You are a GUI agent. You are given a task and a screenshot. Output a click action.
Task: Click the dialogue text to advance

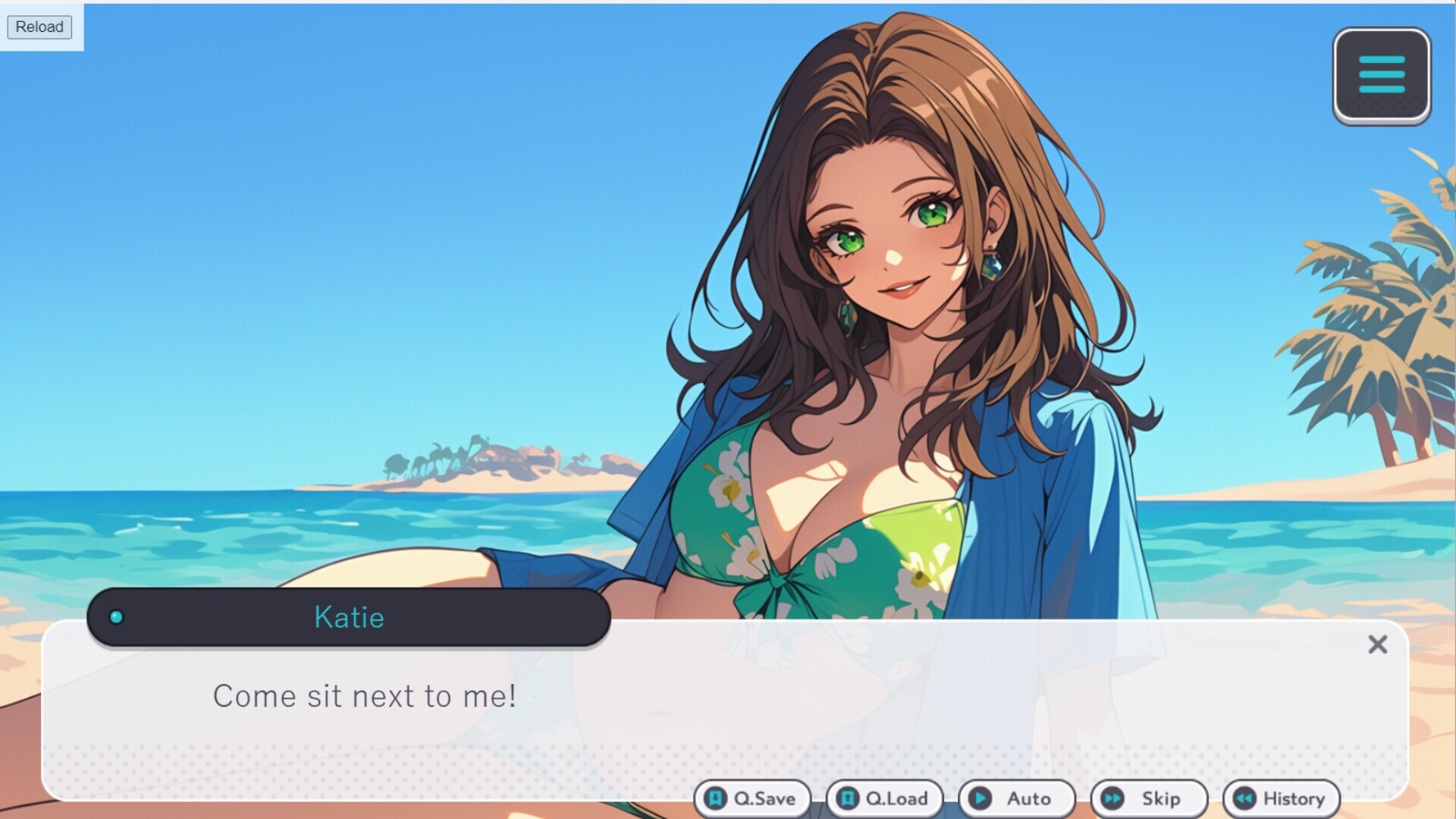[x=366, y=696]
